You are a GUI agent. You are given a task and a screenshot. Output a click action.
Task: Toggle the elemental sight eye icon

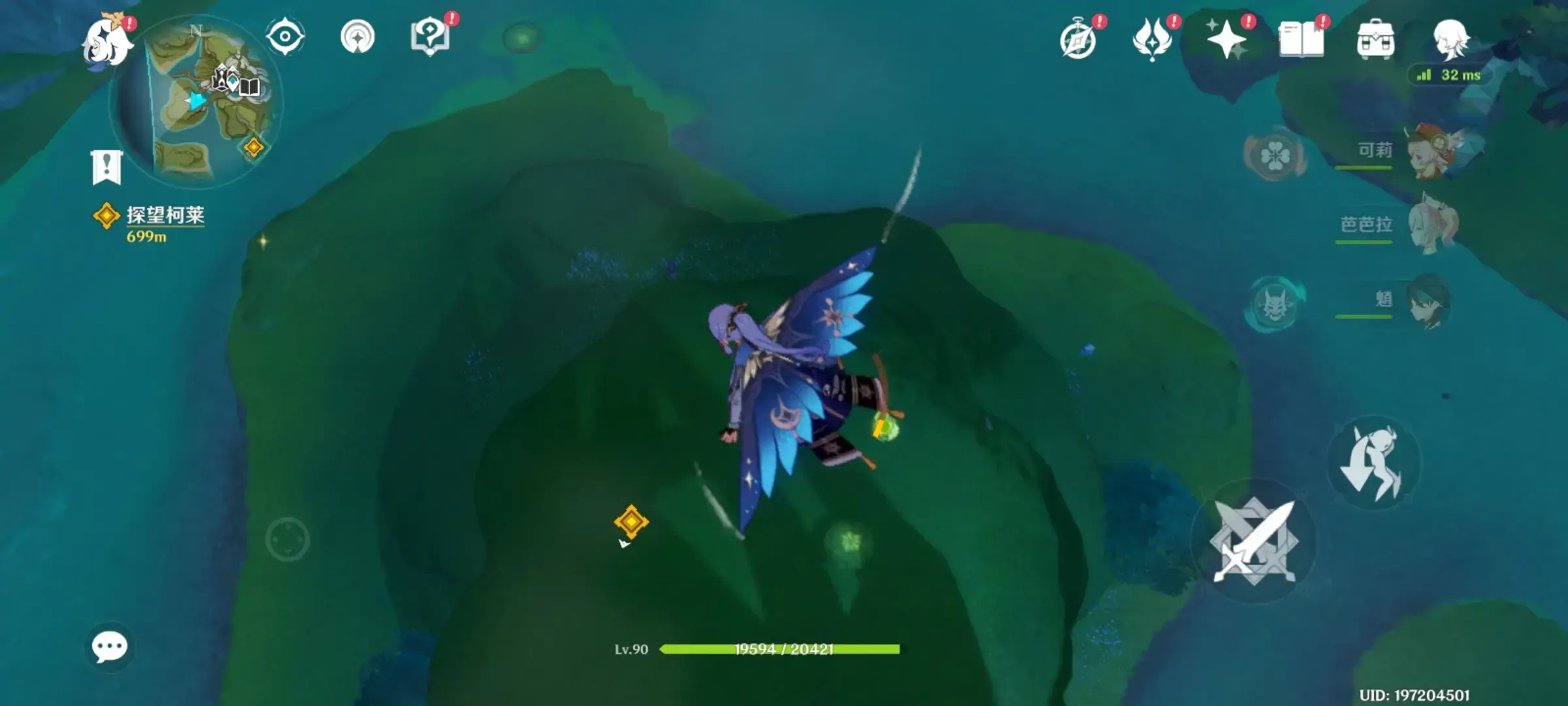[x=285, y=37]
